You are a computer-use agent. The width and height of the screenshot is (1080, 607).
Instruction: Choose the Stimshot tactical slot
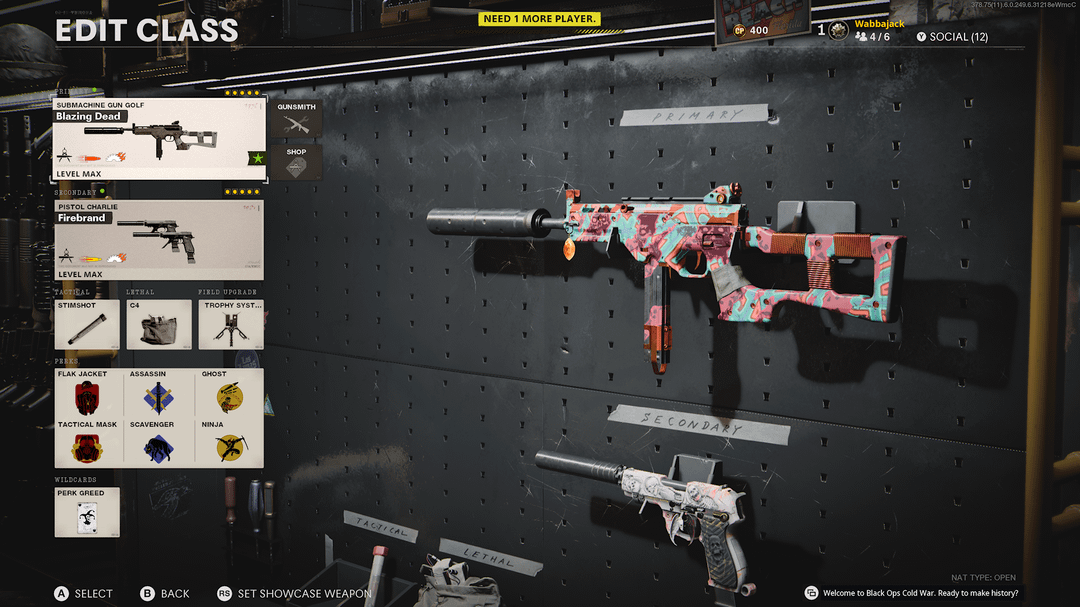coord(87,324)
